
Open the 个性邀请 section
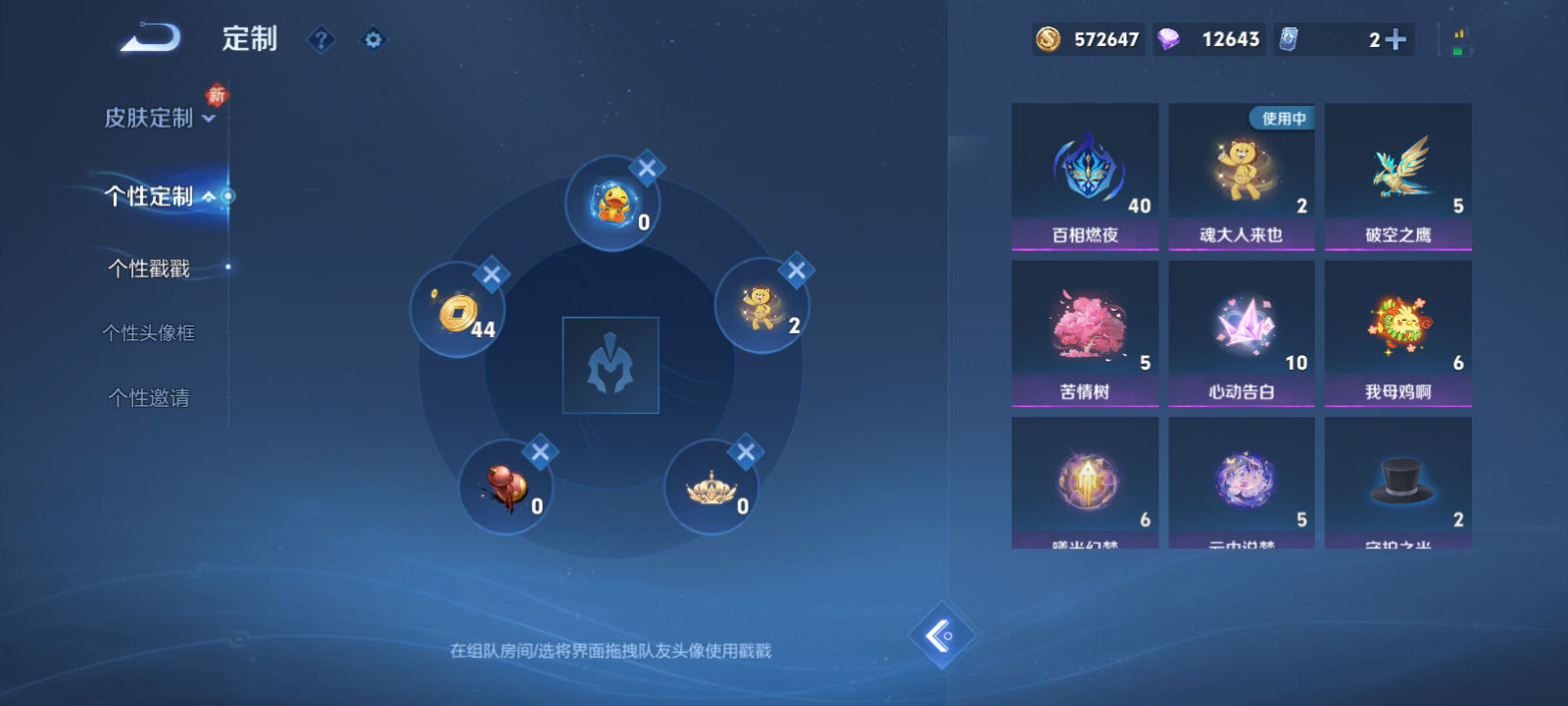click(x=147, y=397)
